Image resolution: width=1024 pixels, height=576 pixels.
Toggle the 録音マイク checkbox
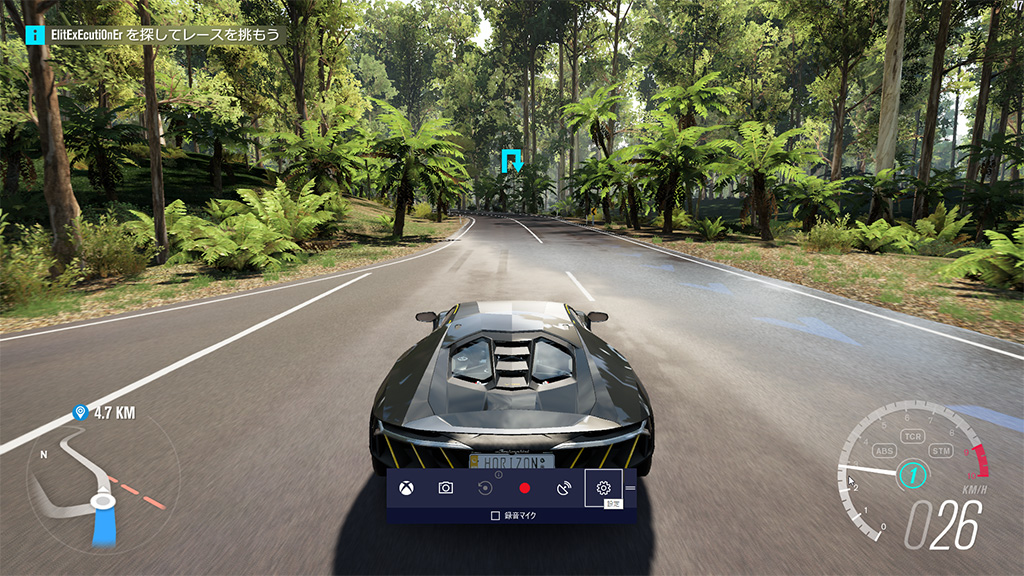pyautogui.click(x=495, y=516)
